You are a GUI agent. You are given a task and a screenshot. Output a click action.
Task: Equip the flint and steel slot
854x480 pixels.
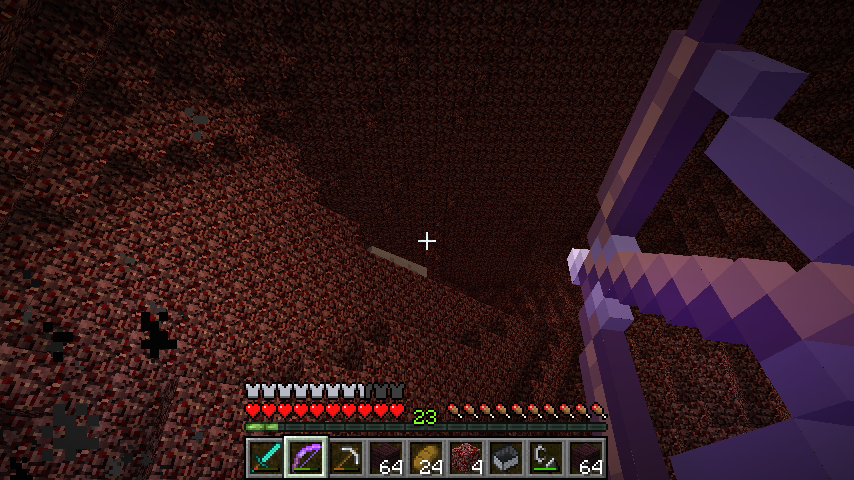[545, 458]
